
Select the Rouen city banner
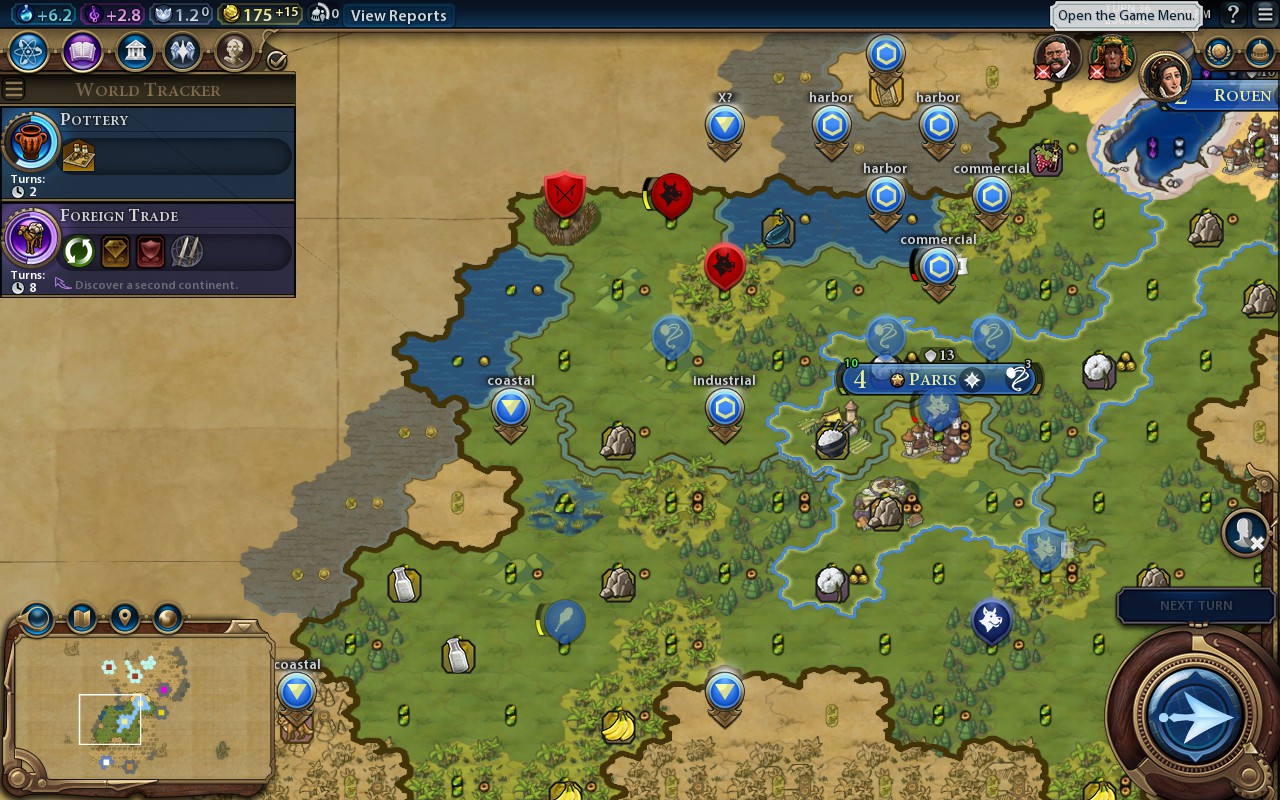click(1240, 96)
